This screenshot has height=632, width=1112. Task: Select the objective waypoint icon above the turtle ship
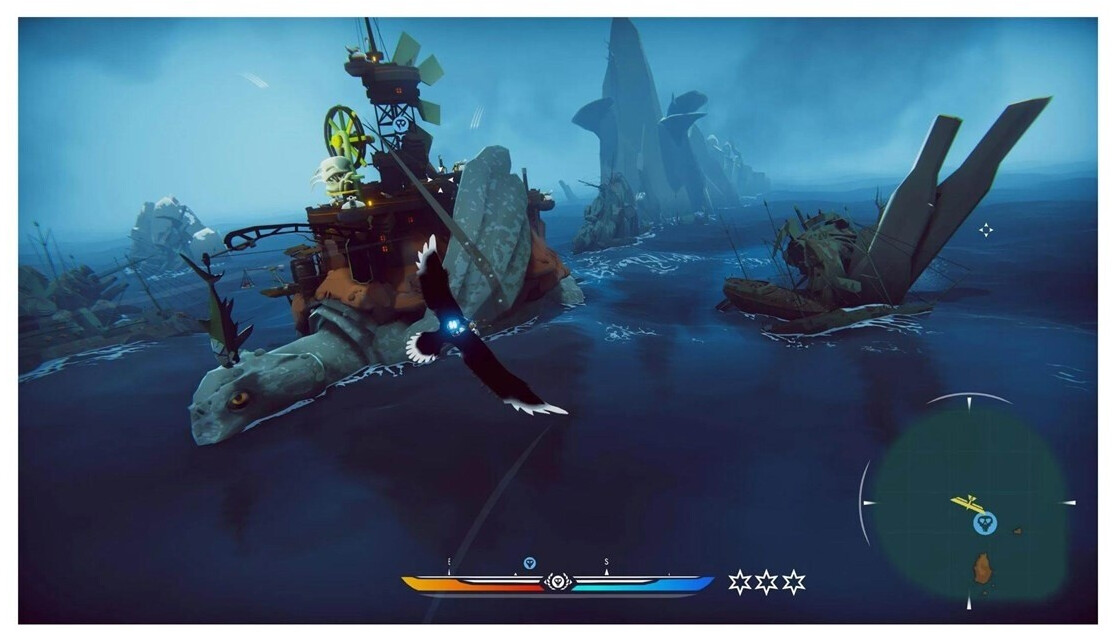tap(401, 125)
